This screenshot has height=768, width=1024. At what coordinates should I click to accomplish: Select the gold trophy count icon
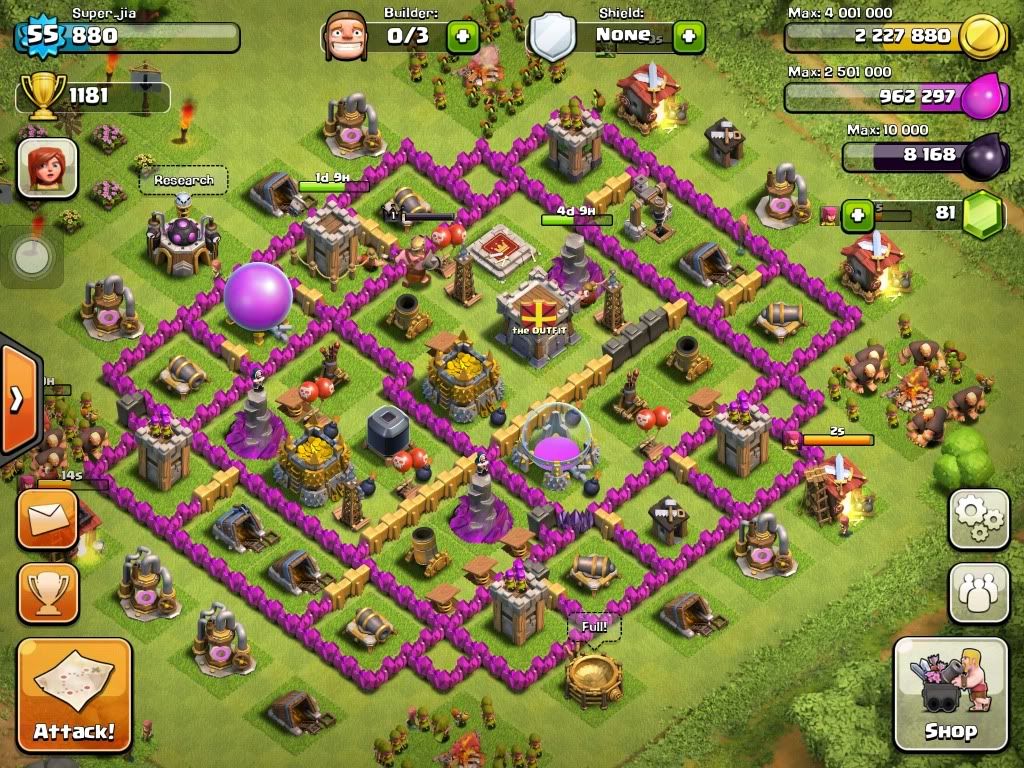pos(42,96)
